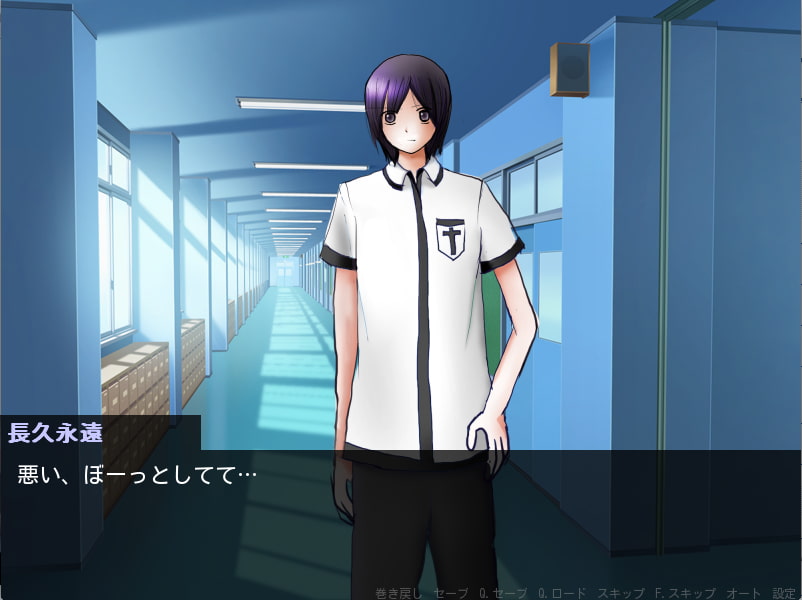Click the セーブ save button
802x600 pixels.
(452, 593)
